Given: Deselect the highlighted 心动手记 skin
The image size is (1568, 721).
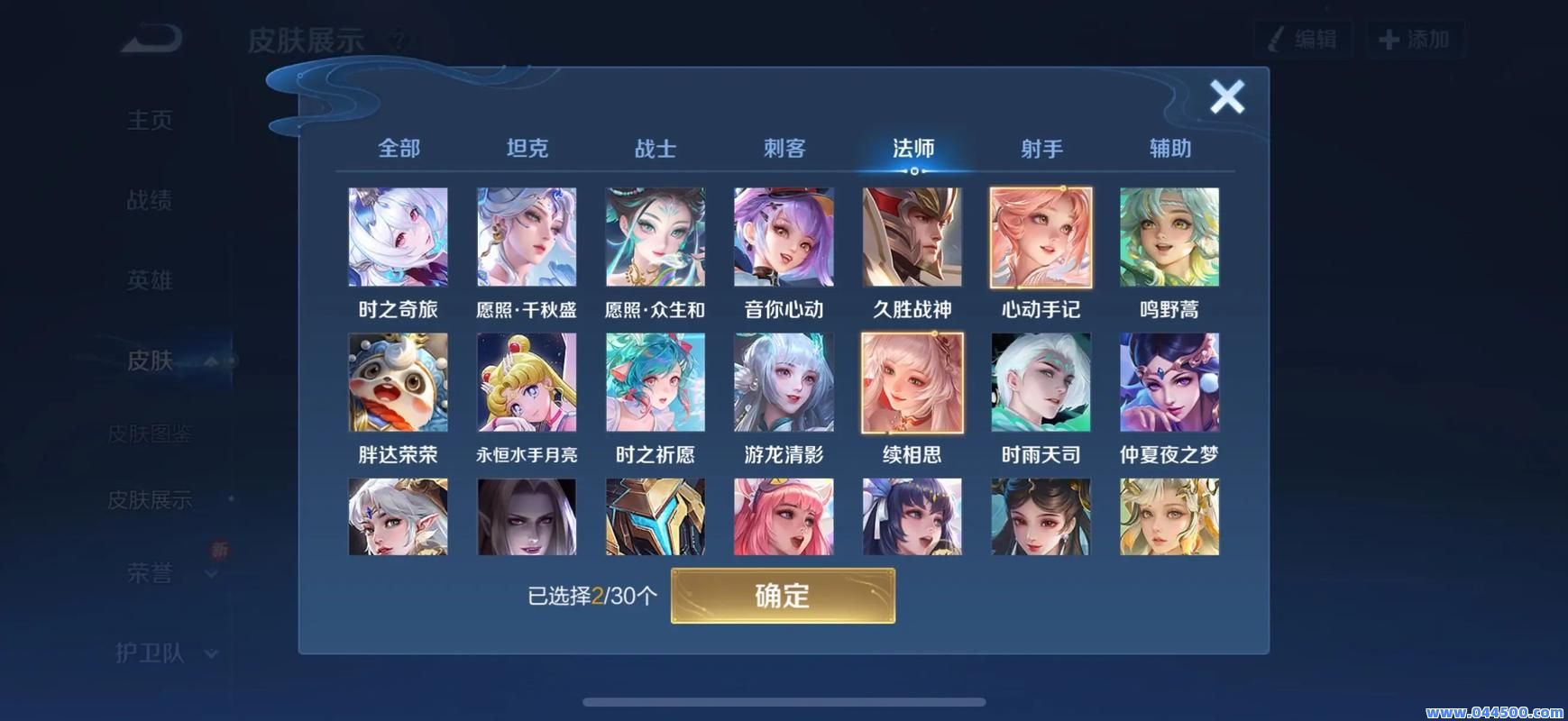Looking at the screenshot, I should click(1041, 236).
